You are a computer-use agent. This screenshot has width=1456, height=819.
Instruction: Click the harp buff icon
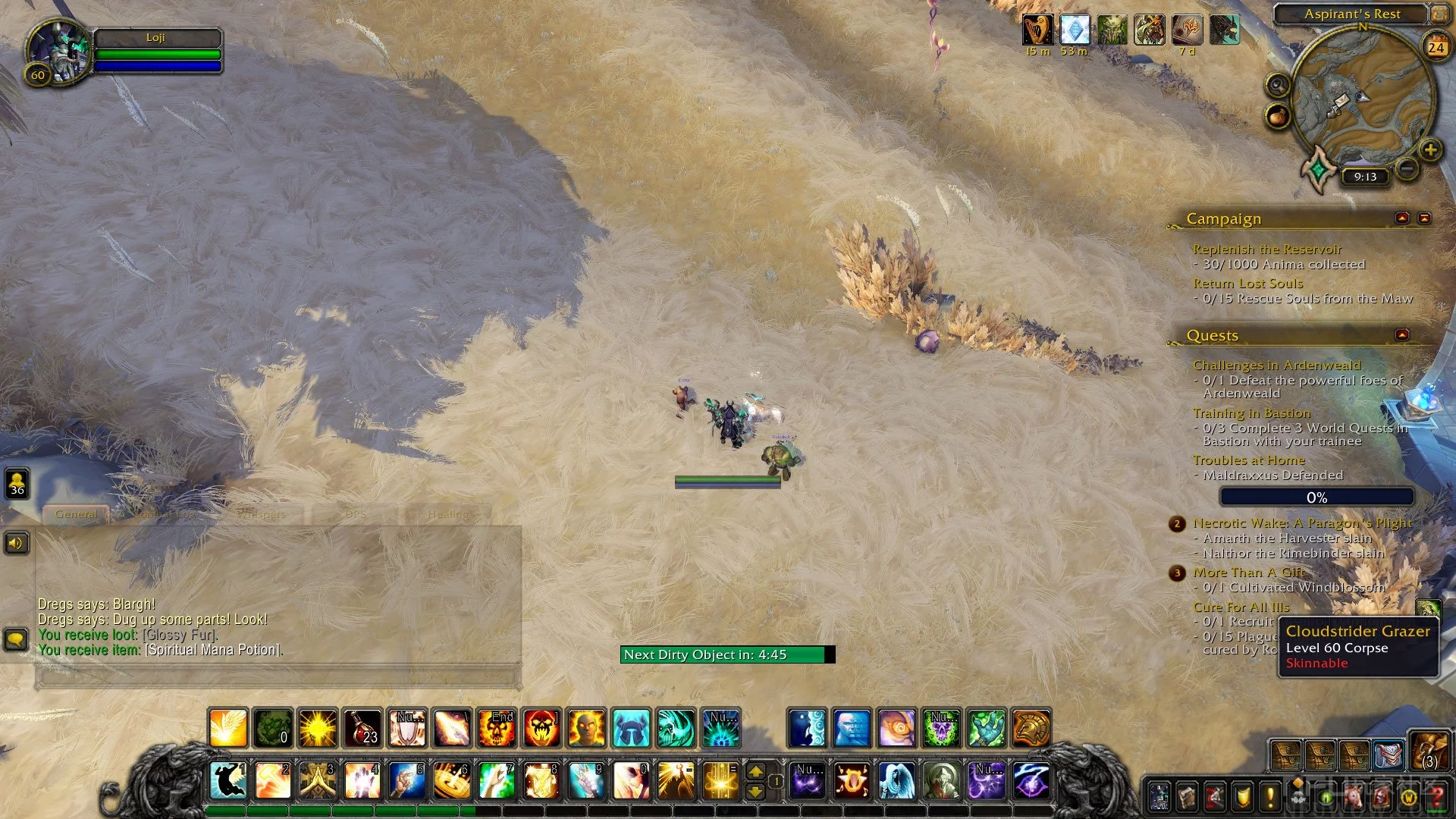click(1037, 30)
